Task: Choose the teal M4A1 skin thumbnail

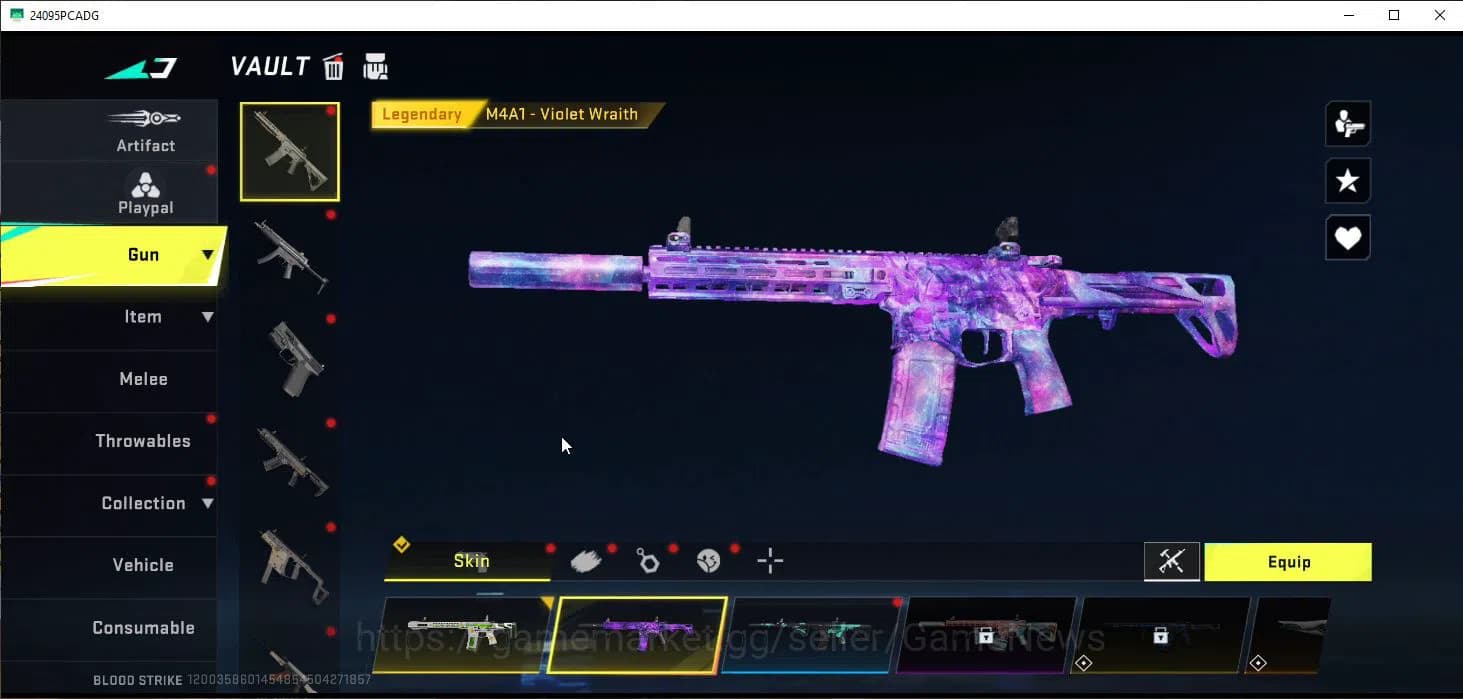Action: (x=810, y=634)
